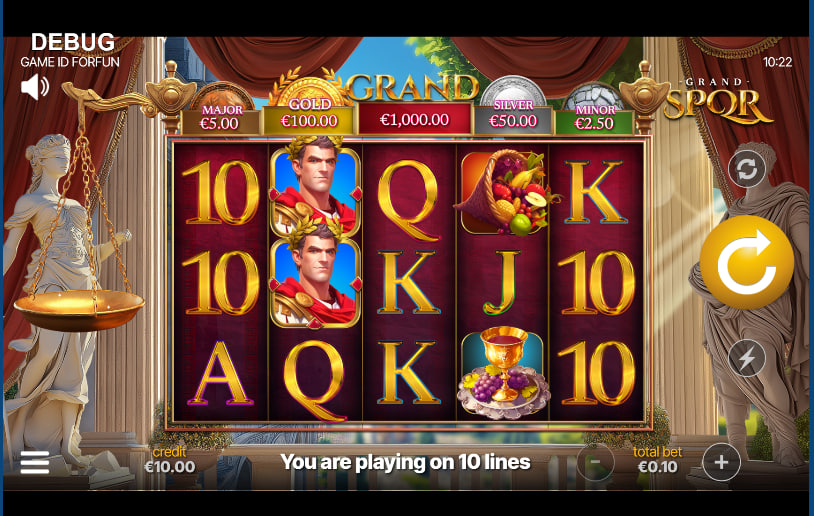
Task: Spin the reels with the gold button
Action: pos(746,262)
